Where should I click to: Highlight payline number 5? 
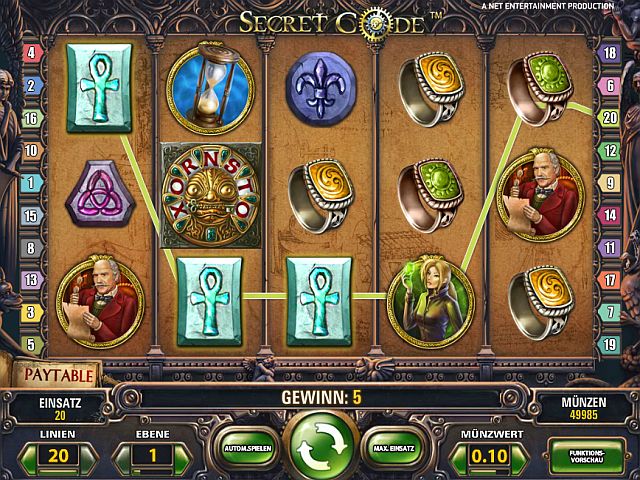[30, 345]
